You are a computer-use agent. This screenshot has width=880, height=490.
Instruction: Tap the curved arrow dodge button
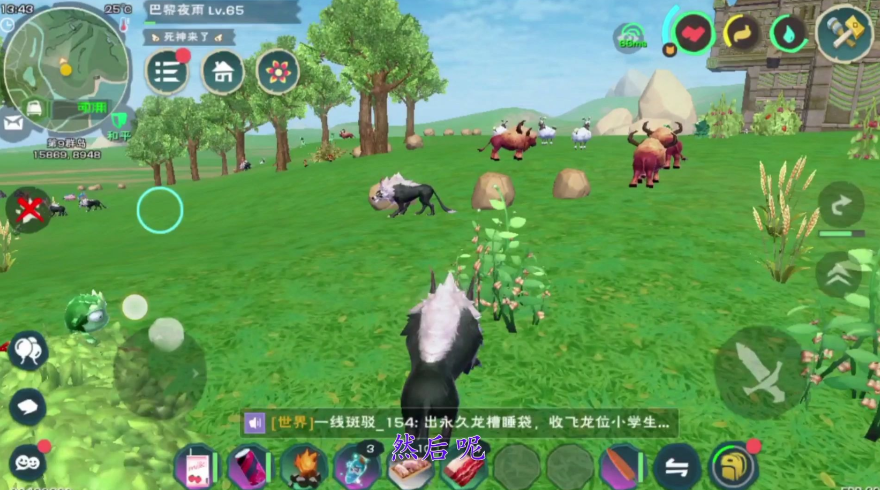click(x=840, y=206)
